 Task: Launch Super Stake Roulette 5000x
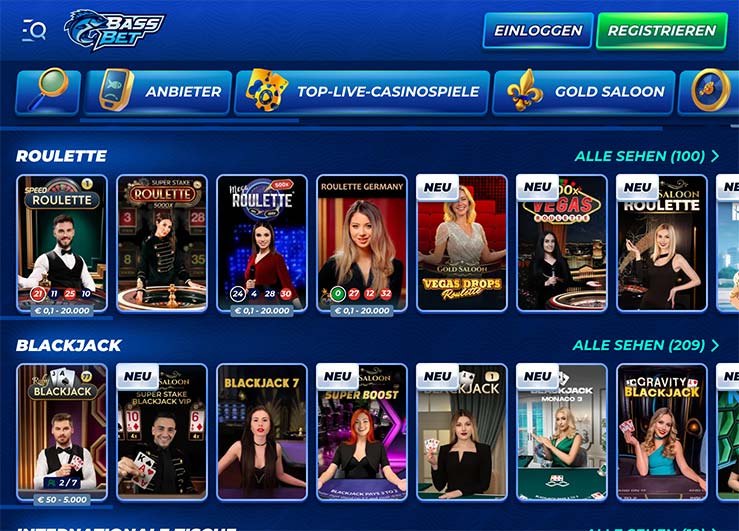pyautogui.click(x=162, y=243)
